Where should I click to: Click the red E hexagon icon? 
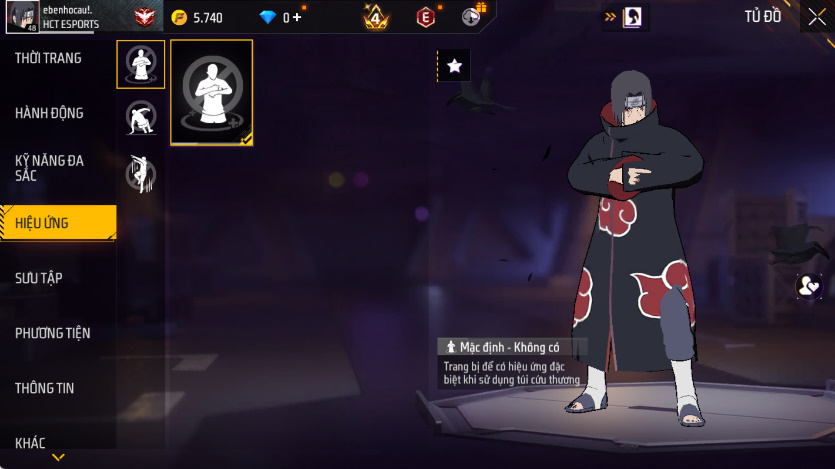[x=426, y=17]
